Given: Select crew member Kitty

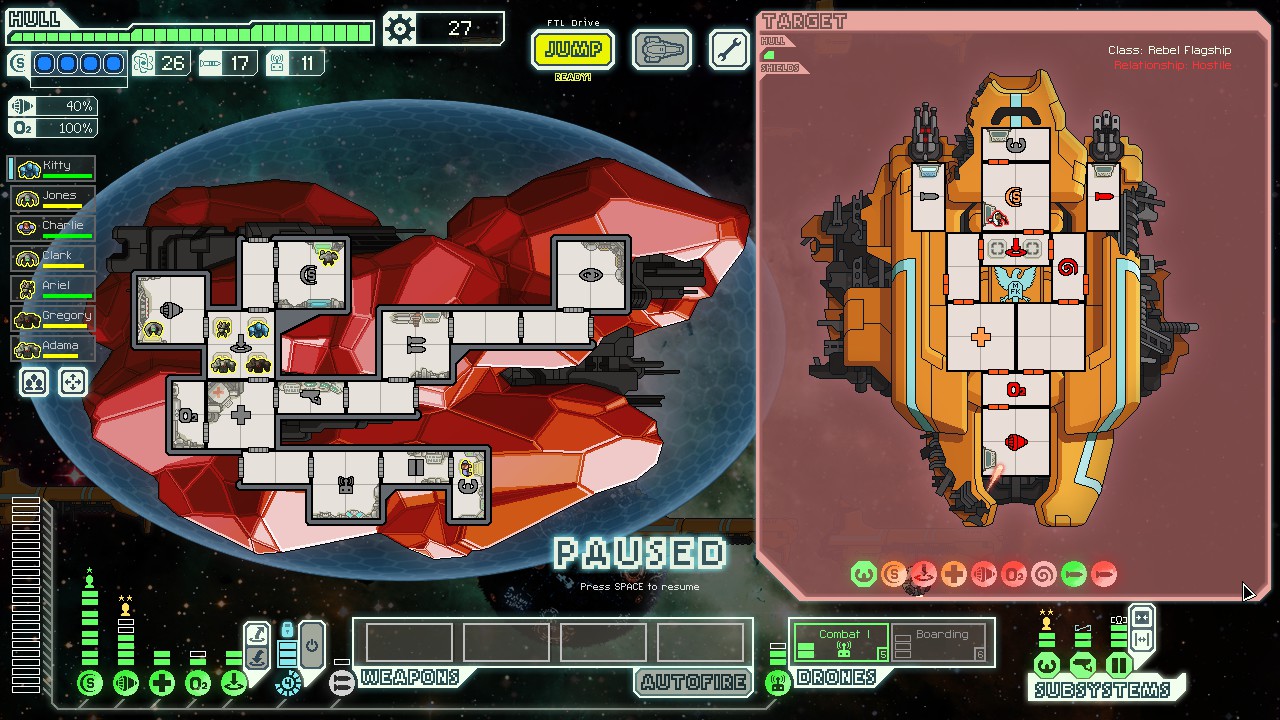Looking at the screenshot, I should [53, 168].
